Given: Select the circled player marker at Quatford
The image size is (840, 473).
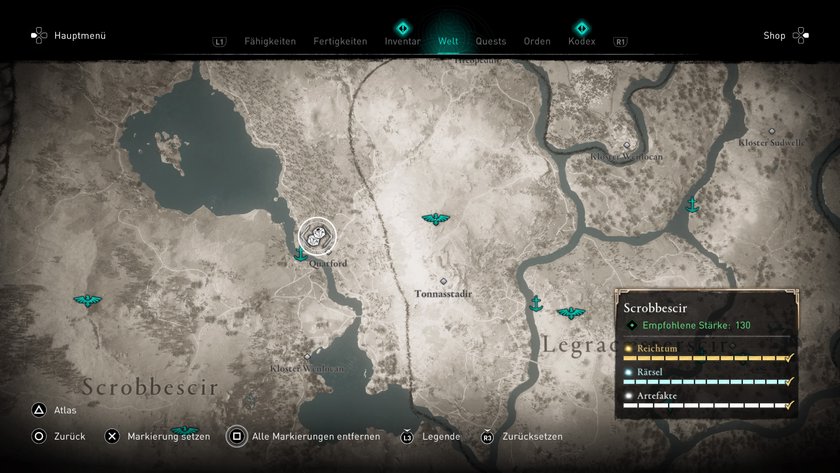Looking at the screenshot, I should point(318,236).
